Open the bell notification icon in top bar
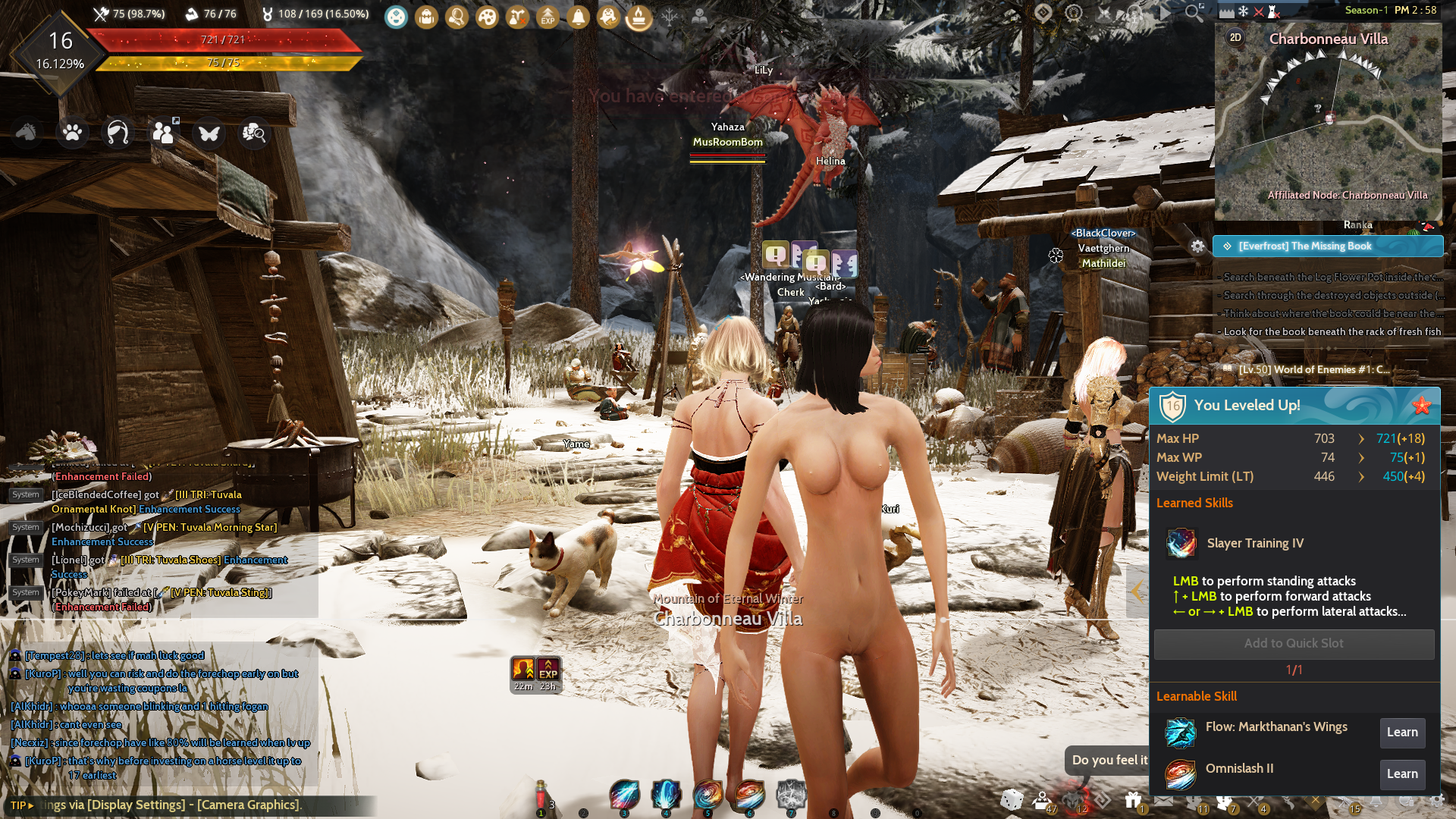Viewport: 1456px width, 819px height. pos(578,17)
